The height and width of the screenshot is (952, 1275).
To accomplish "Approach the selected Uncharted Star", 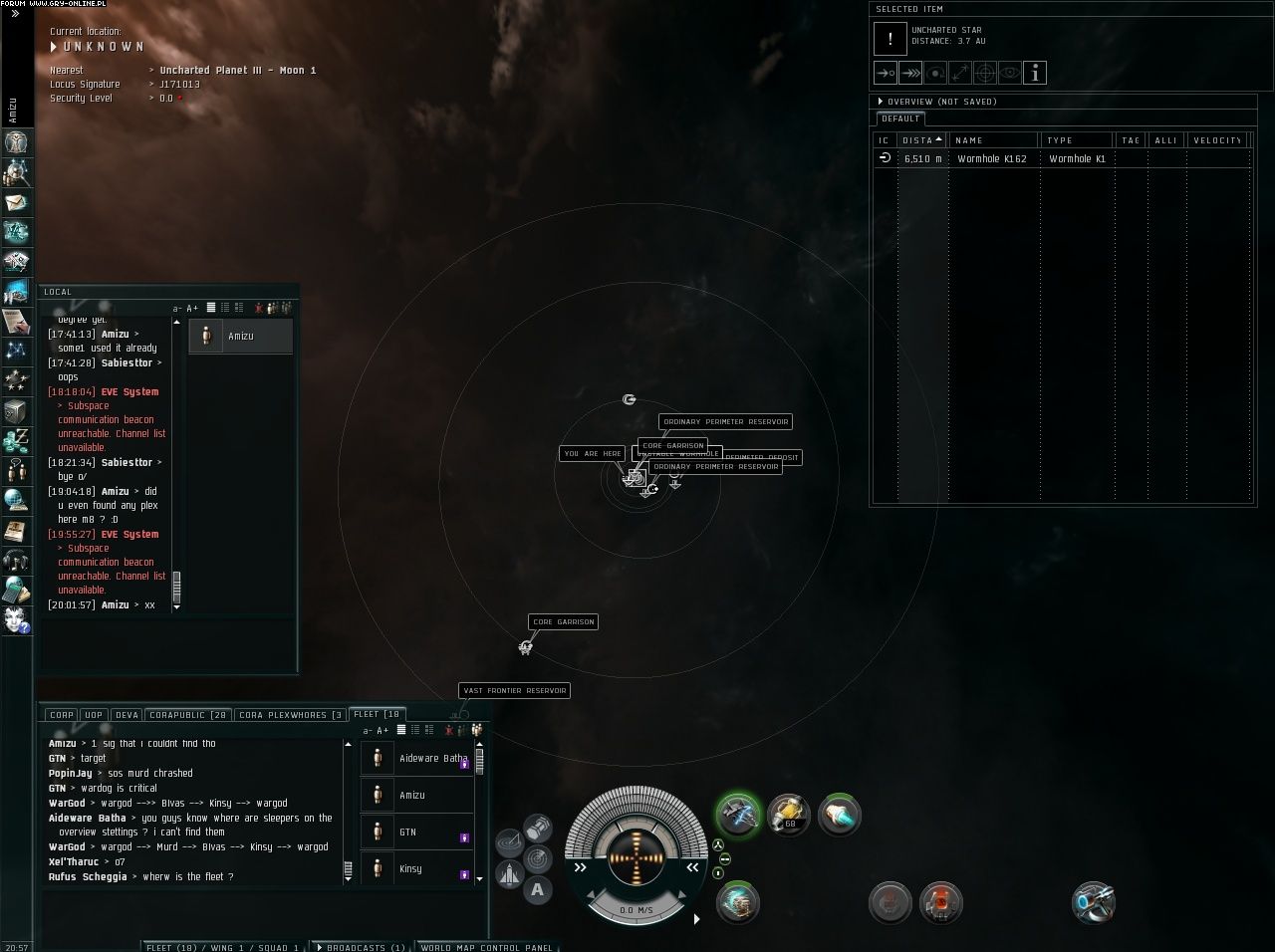I will (x=885, y=73).
